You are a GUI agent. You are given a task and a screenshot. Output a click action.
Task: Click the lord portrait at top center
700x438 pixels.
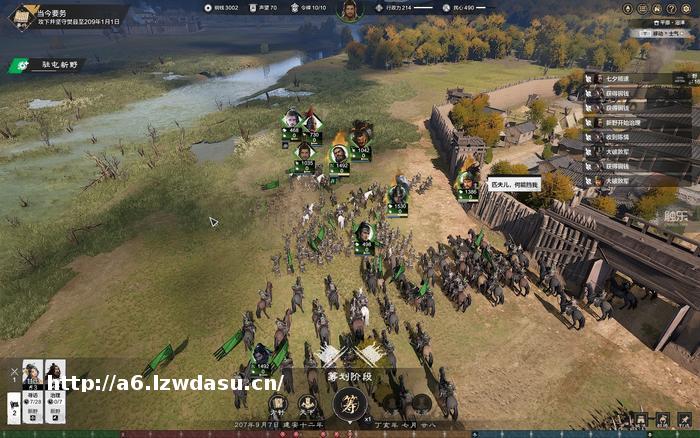(350, 10)
